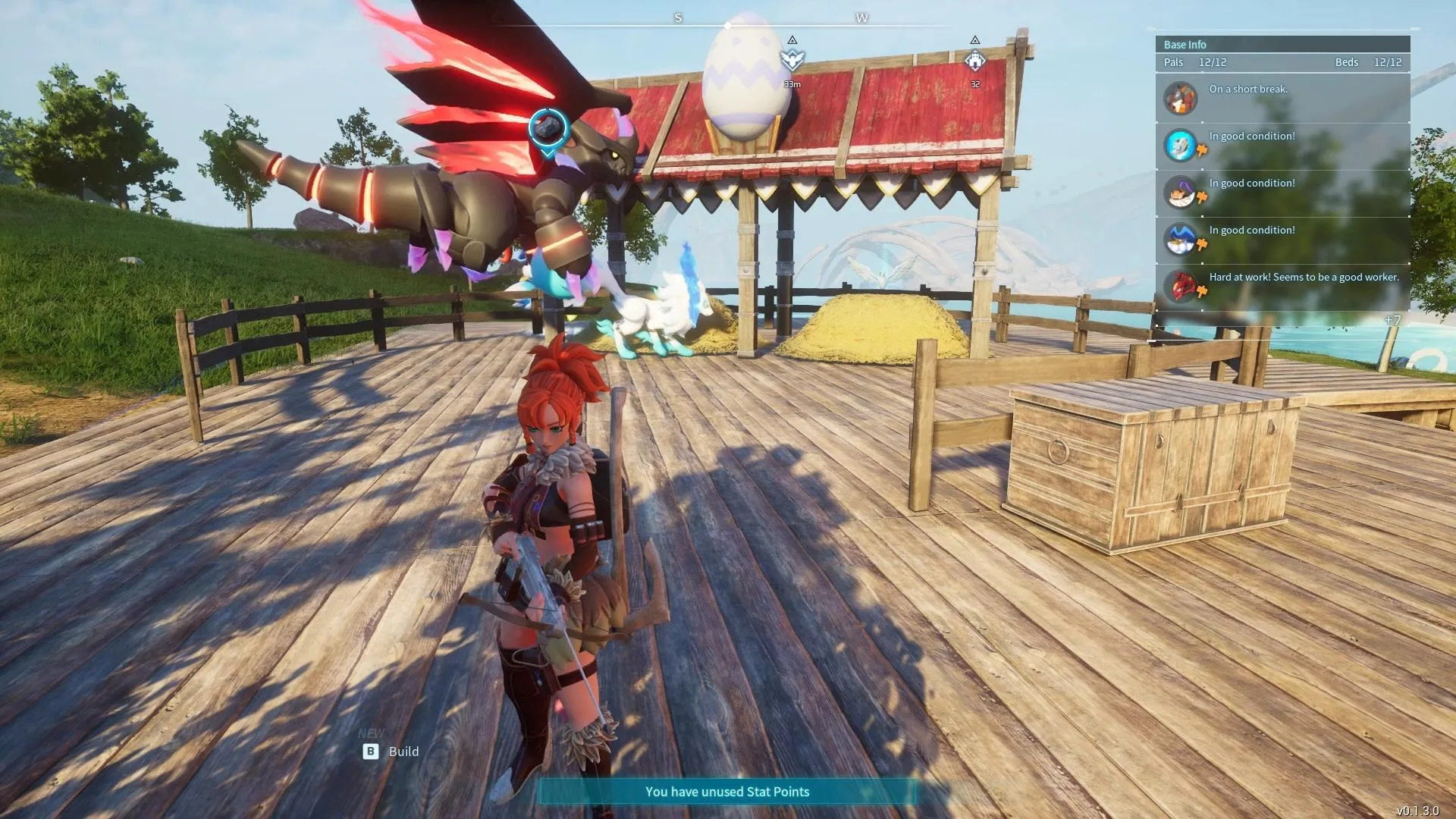Click the ore task icon above the pal
This screenshot has height=819, width=1456.
coord(547,129)
